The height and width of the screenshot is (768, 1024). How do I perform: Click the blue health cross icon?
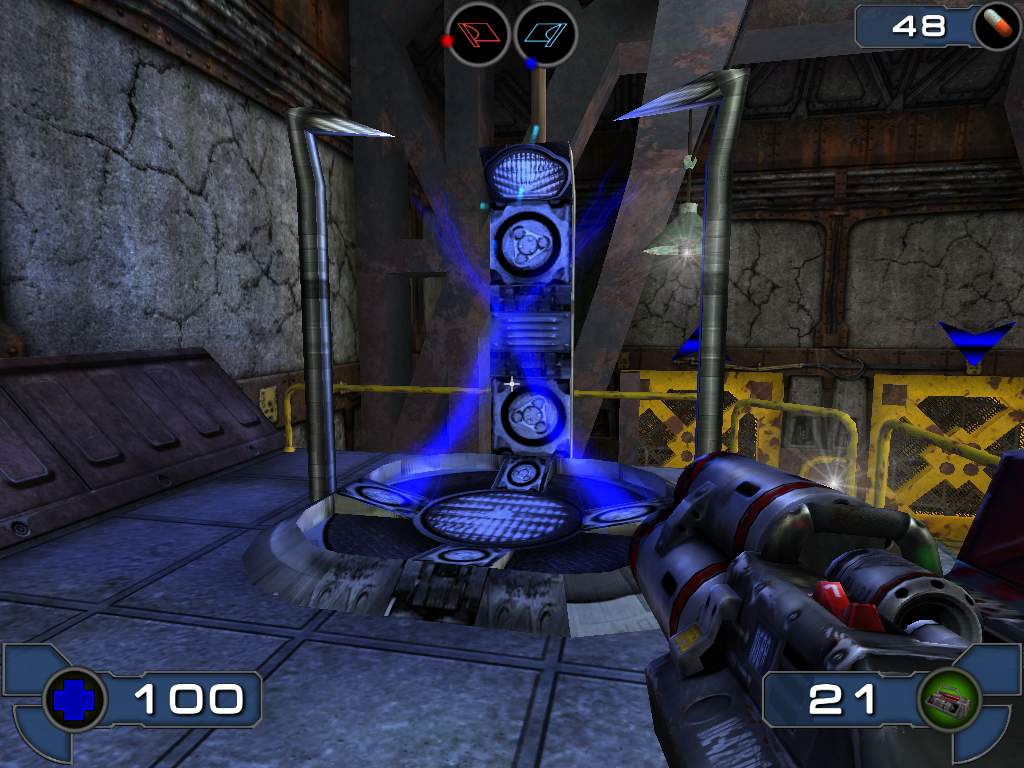click(75, 700)
